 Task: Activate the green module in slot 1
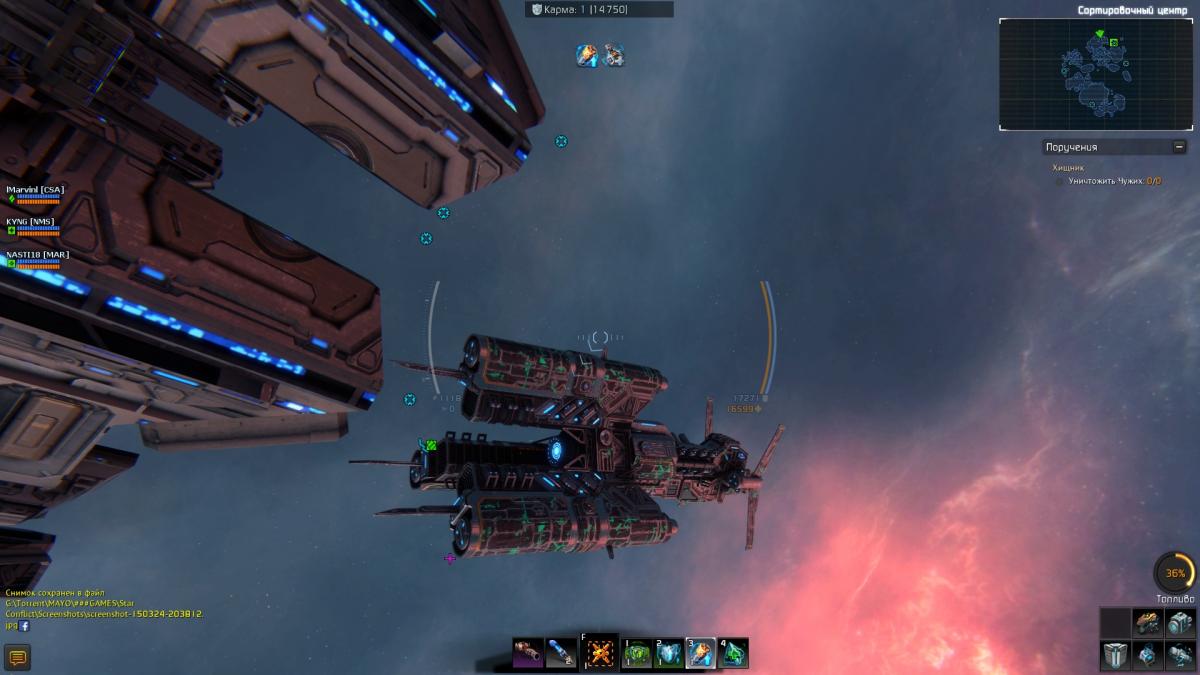pyautogui.click(x=638, y=654)
